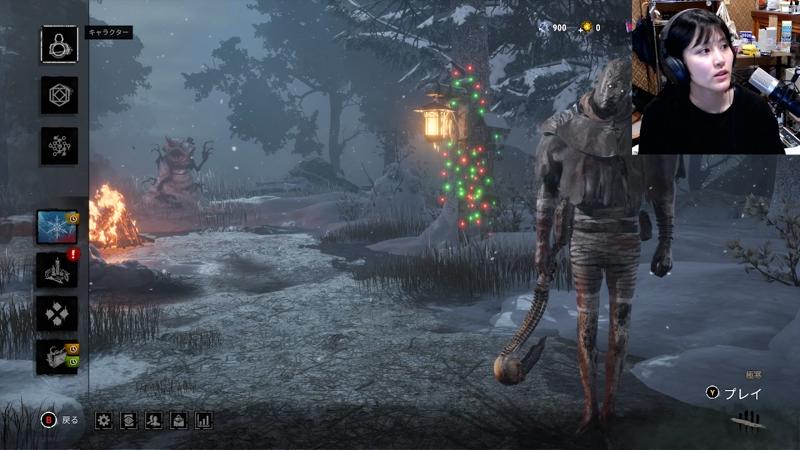This screenshot has height=450, width=800.
Task: Click the プレイ play button
Action: click(735, 394)
